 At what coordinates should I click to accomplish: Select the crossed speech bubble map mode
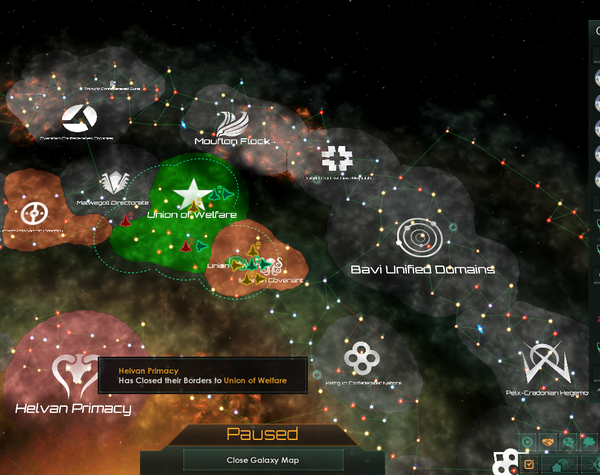pyautogui.click(x=568, y=442)
